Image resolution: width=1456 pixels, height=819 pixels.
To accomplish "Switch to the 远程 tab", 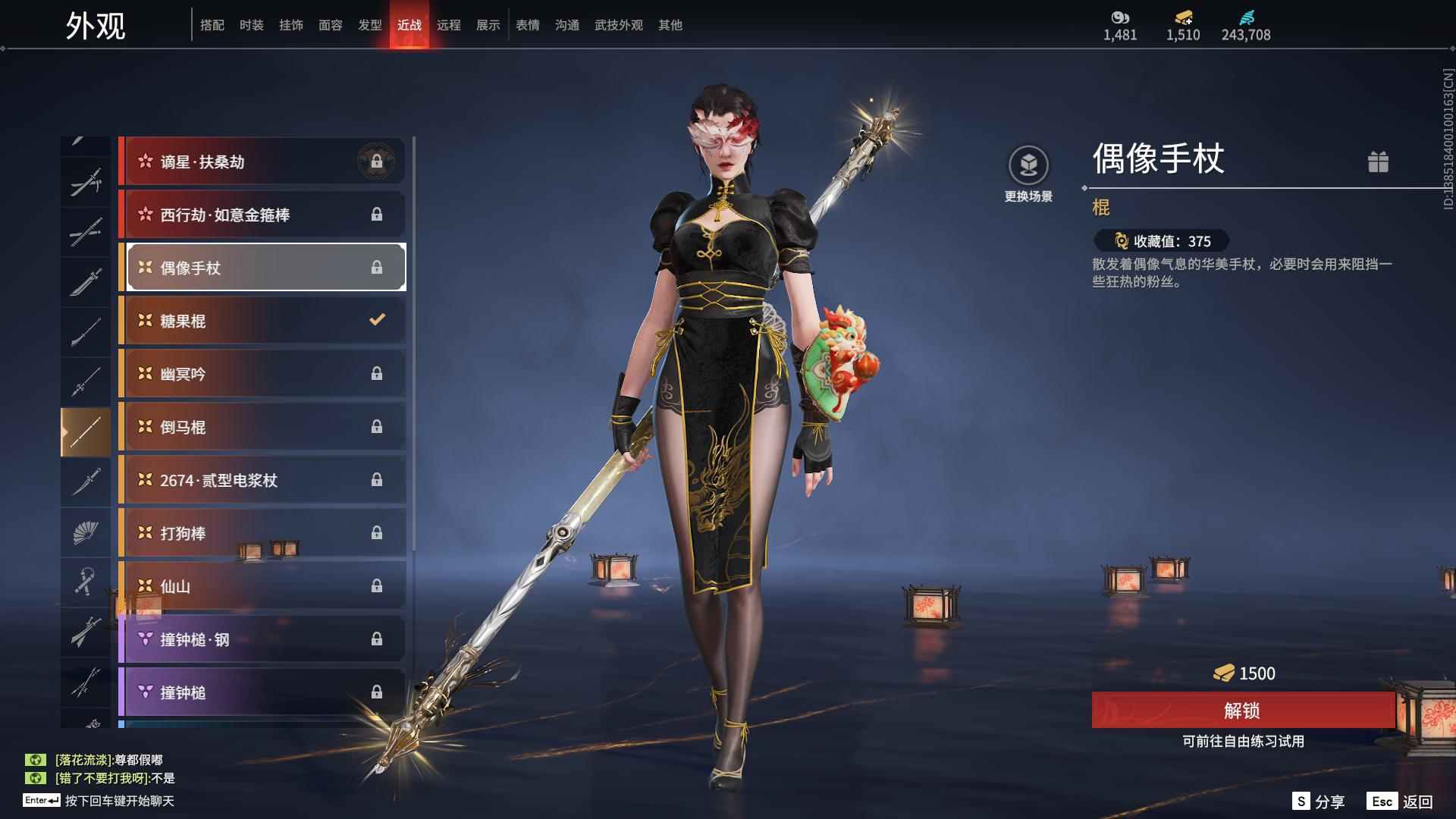I will (450, 24).
